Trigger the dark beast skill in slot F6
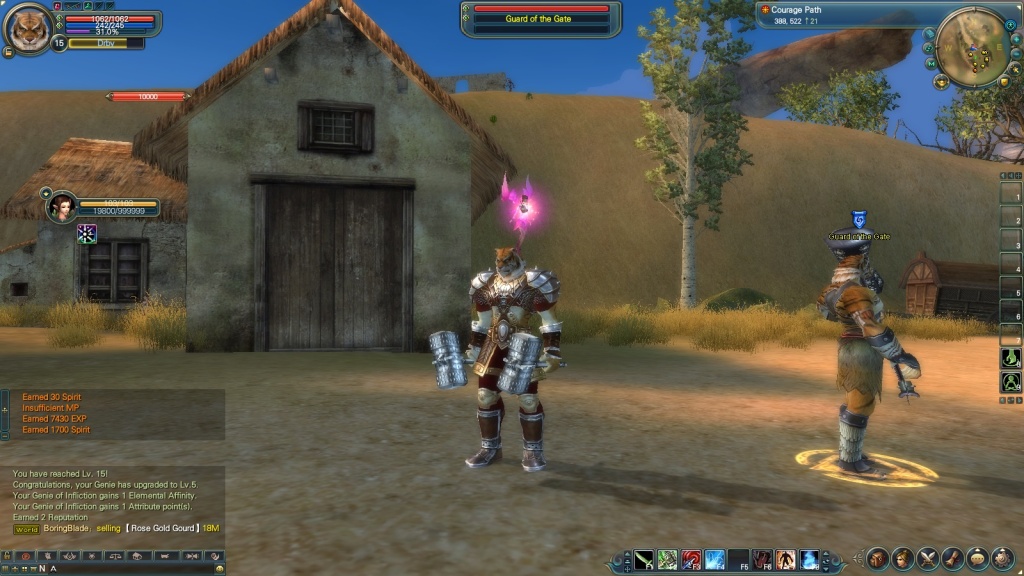Screen dimensions: 1024x576 point(763,558)
